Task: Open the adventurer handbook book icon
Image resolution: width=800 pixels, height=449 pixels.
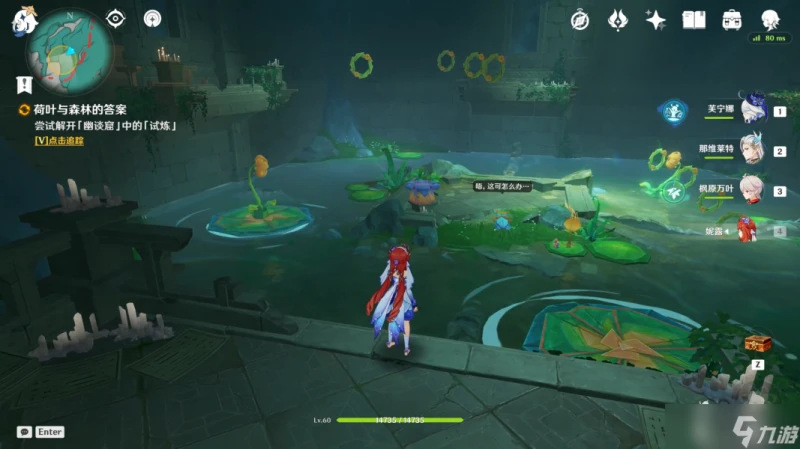Action: 694,19
